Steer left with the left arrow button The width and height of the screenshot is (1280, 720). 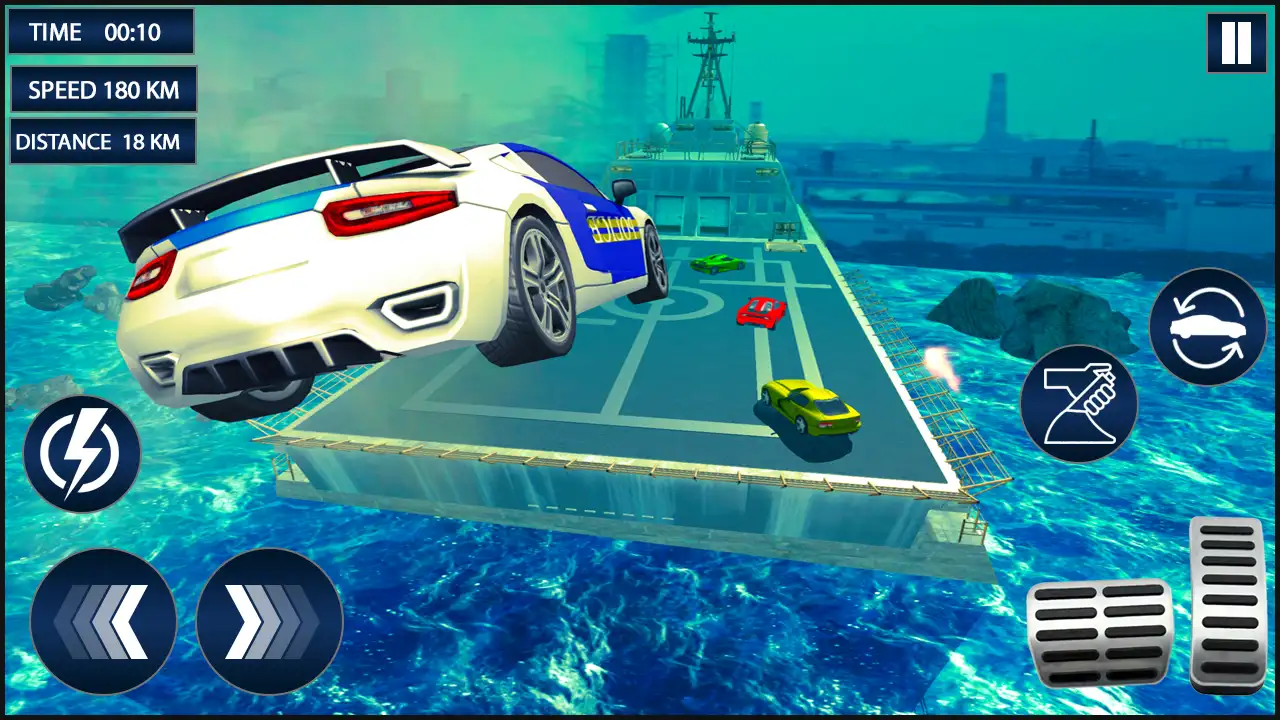103,621
